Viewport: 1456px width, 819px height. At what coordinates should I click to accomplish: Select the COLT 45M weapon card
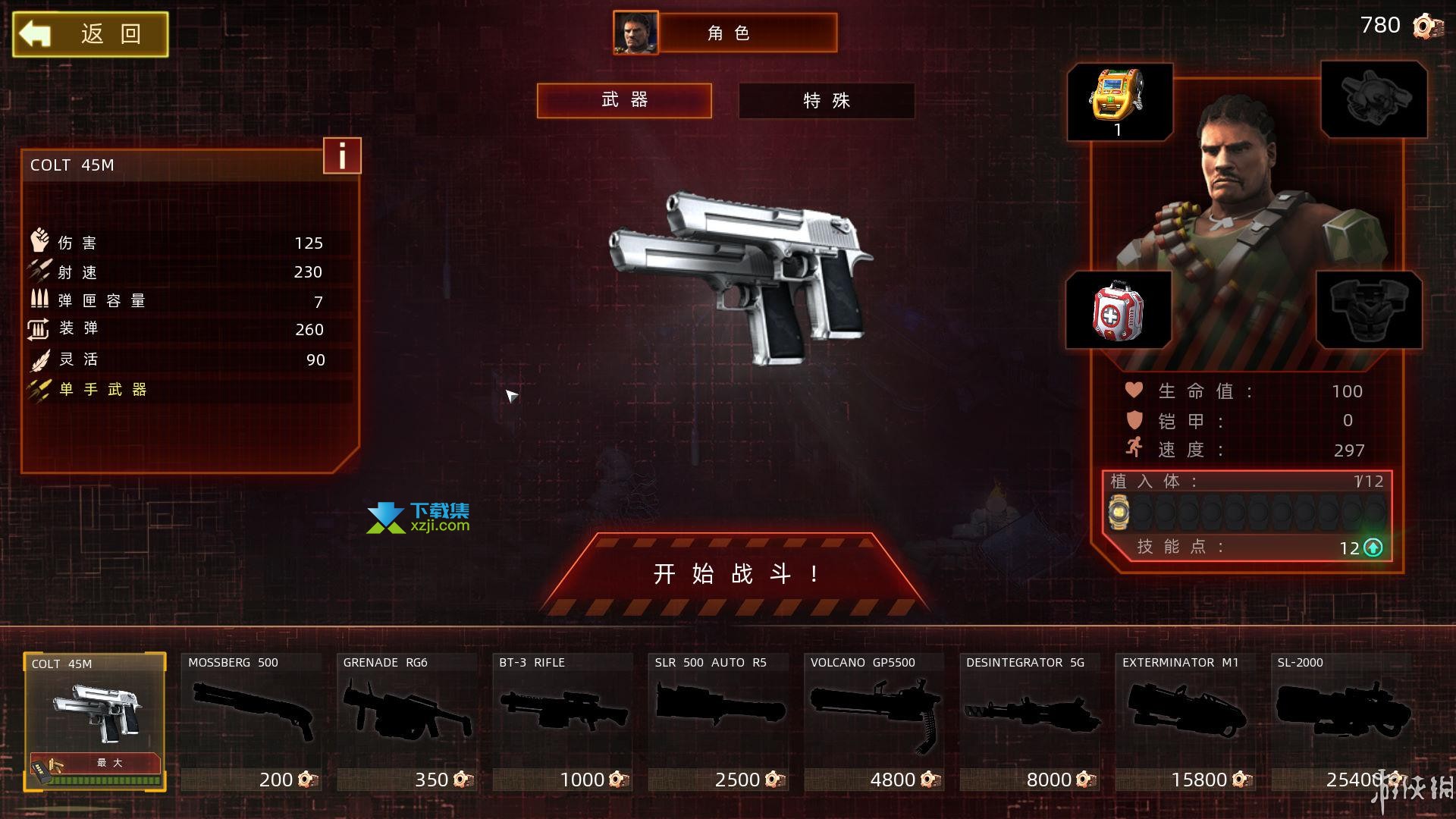coord(95,720)
